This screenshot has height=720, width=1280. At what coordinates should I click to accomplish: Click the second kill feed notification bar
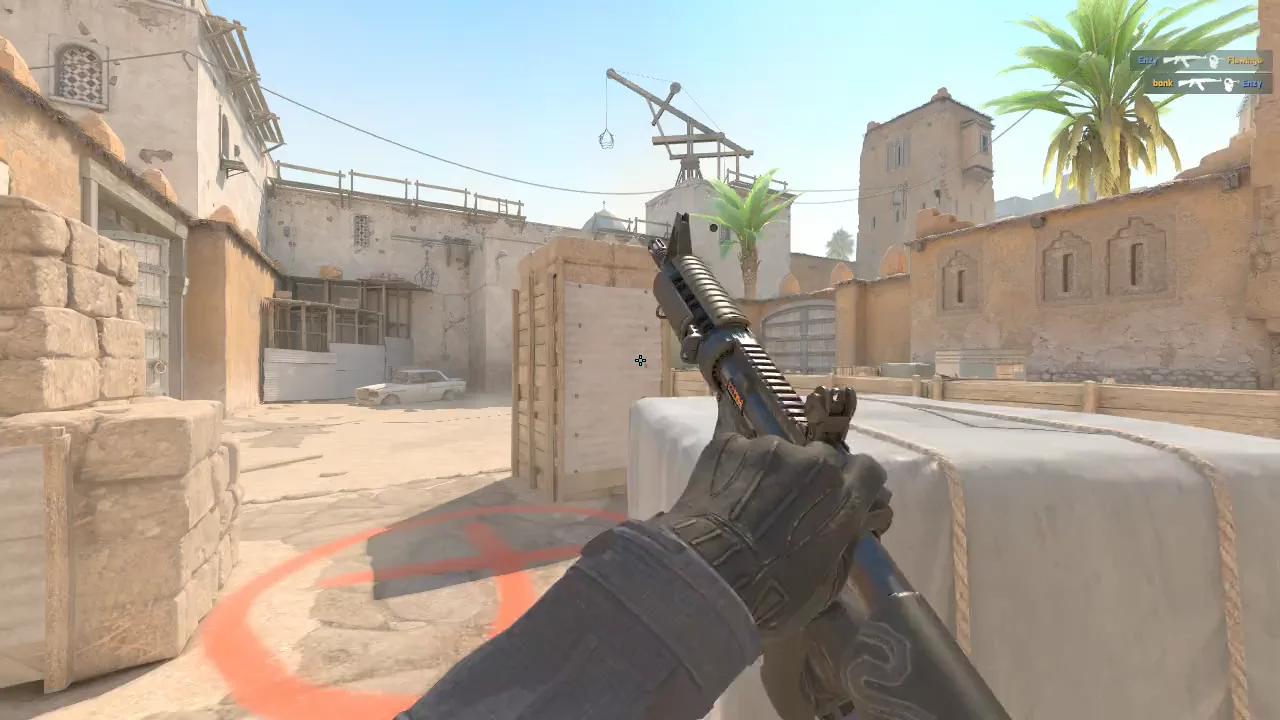[1210, 83]
